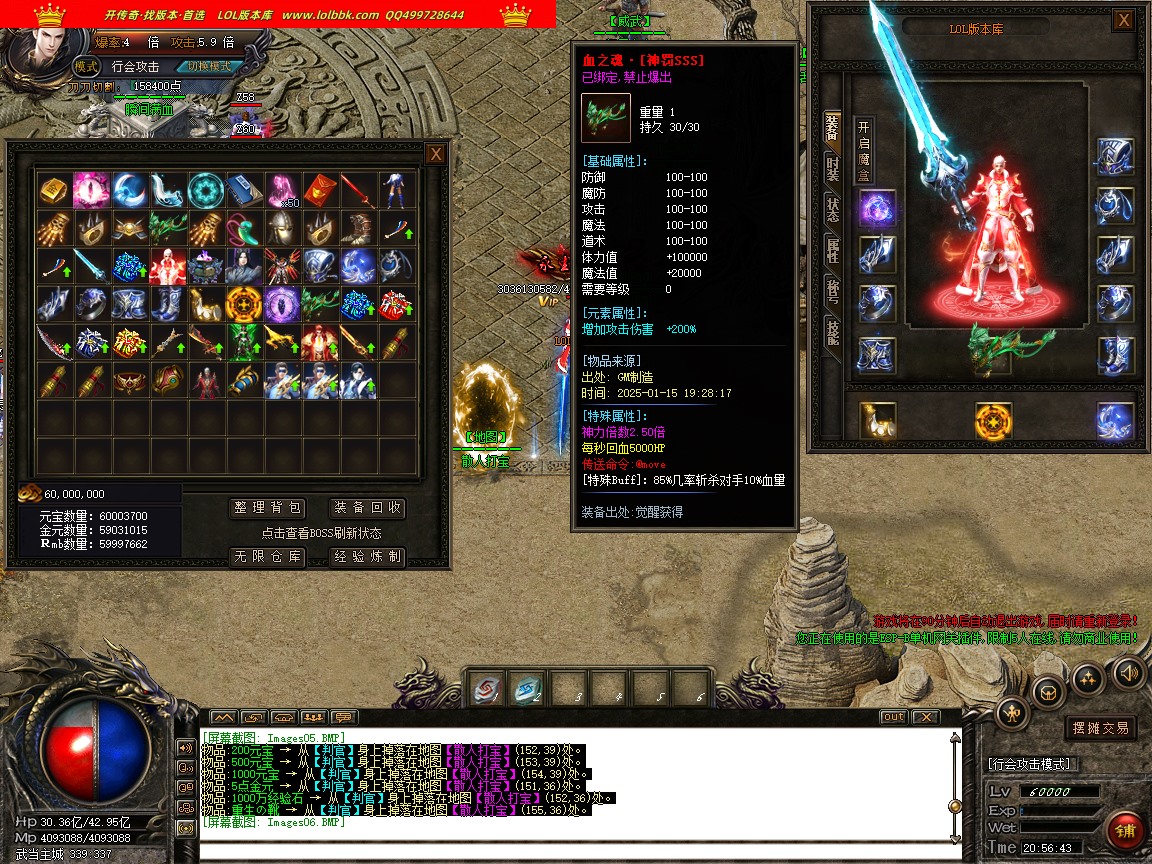
Task: Show the 技能 skills tab
Action: (832, 331)
